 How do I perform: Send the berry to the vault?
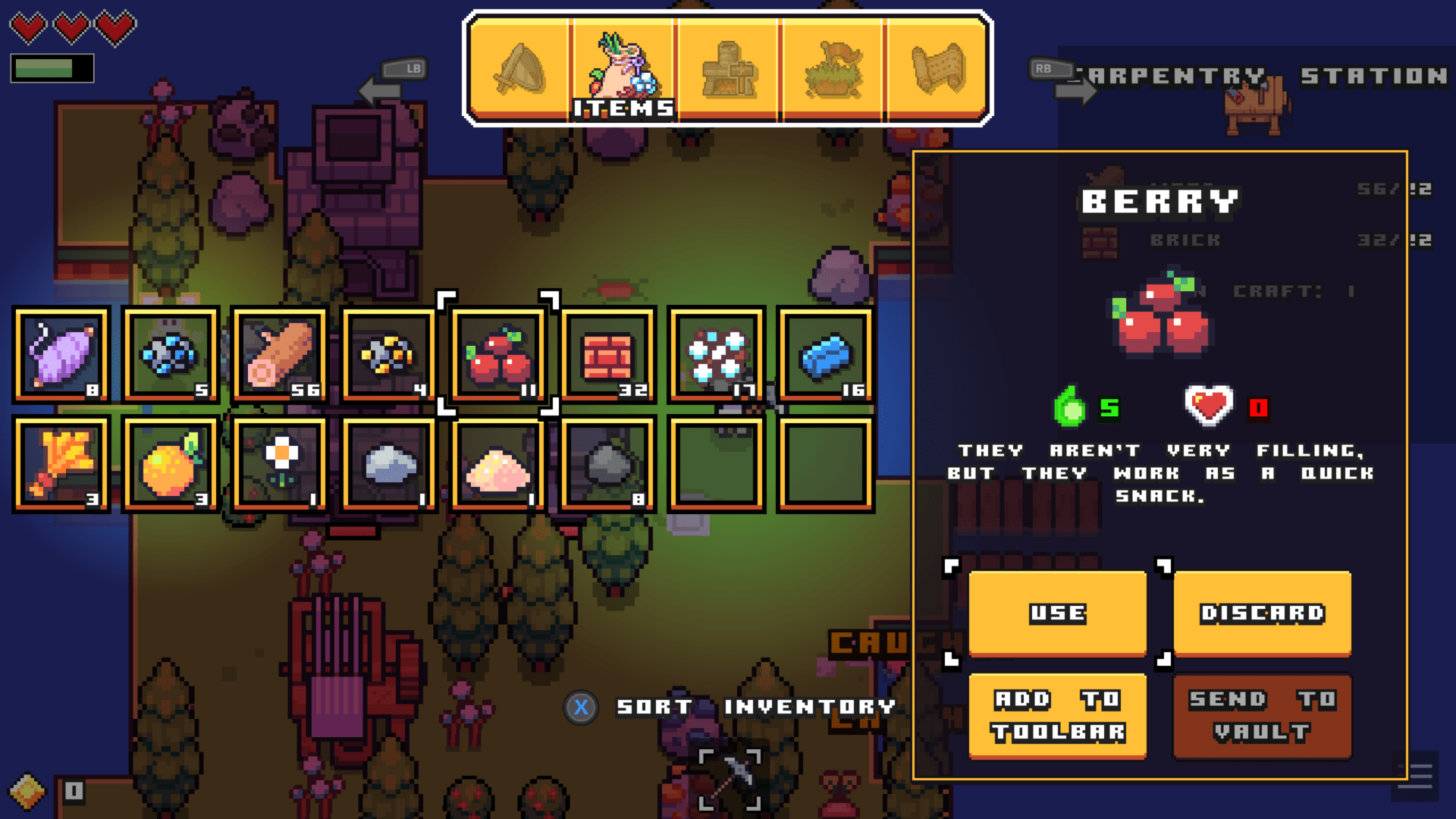(1261, 715)
